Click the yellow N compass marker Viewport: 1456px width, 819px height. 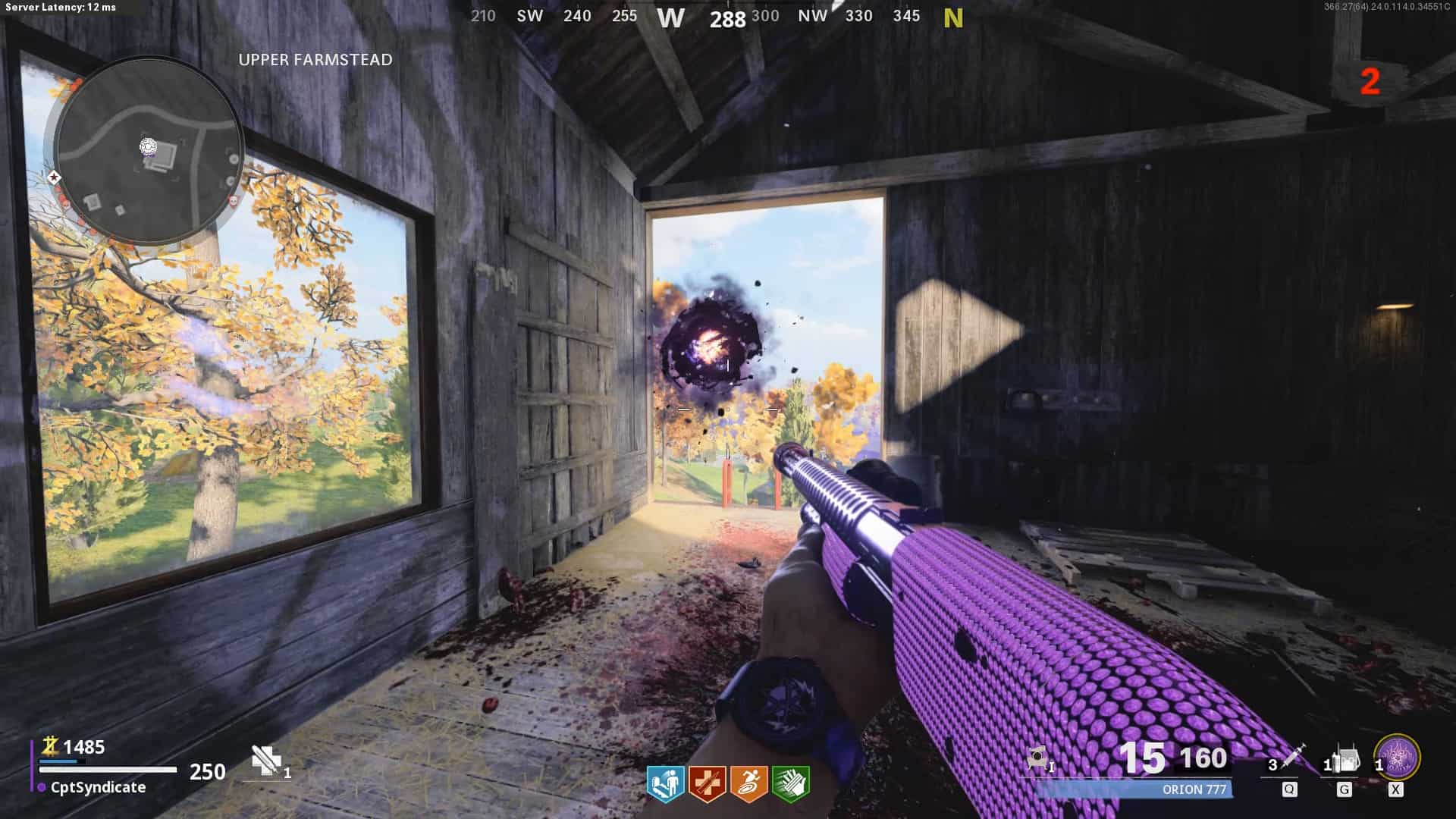click(x=953, y=17)
